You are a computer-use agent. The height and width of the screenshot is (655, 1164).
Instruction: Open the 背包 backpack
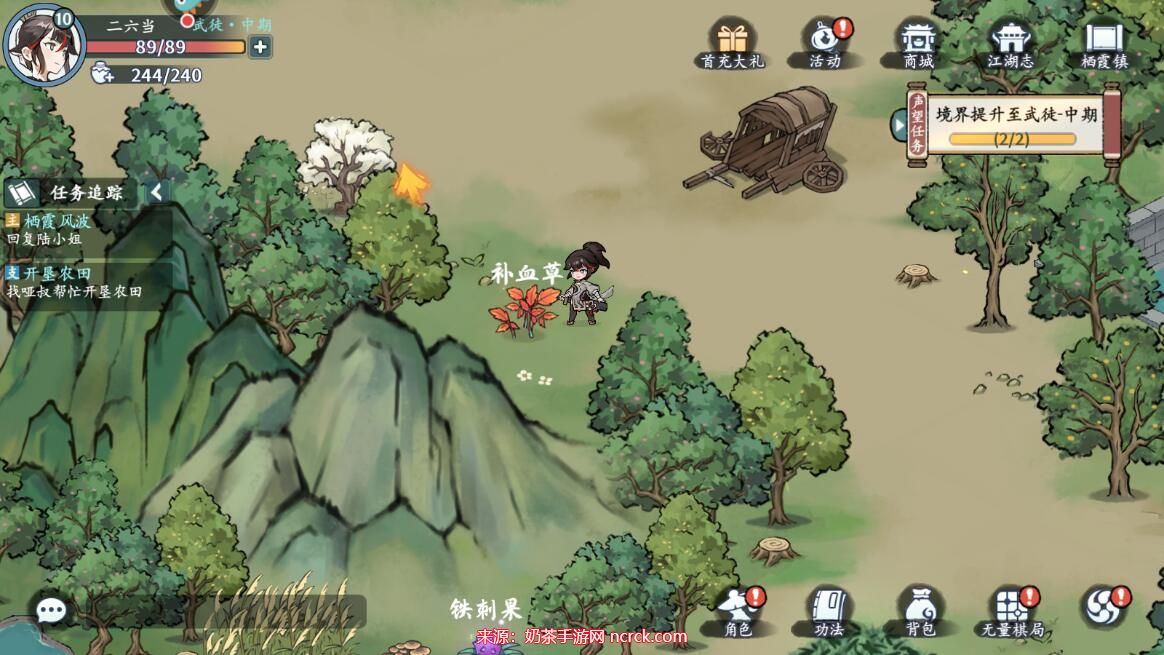920,612
